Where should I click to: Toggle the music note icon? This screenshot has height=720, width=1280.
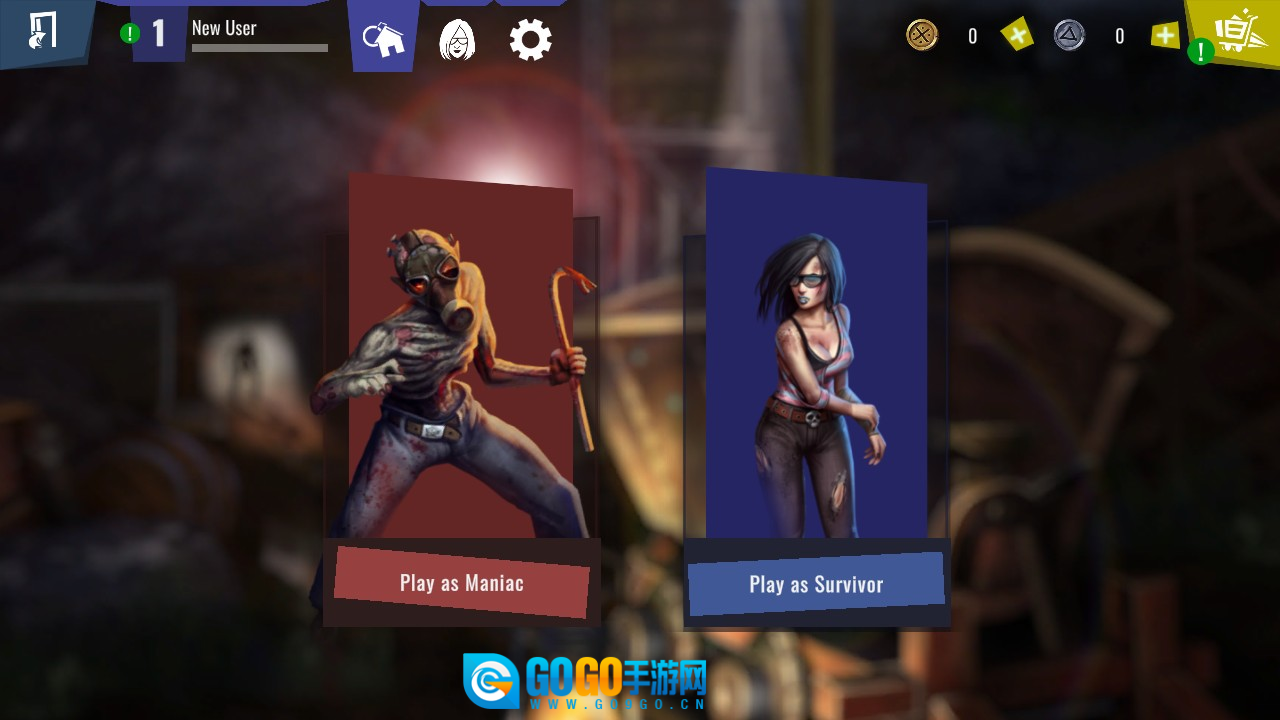pyautogui.click(x=43, y=31)
